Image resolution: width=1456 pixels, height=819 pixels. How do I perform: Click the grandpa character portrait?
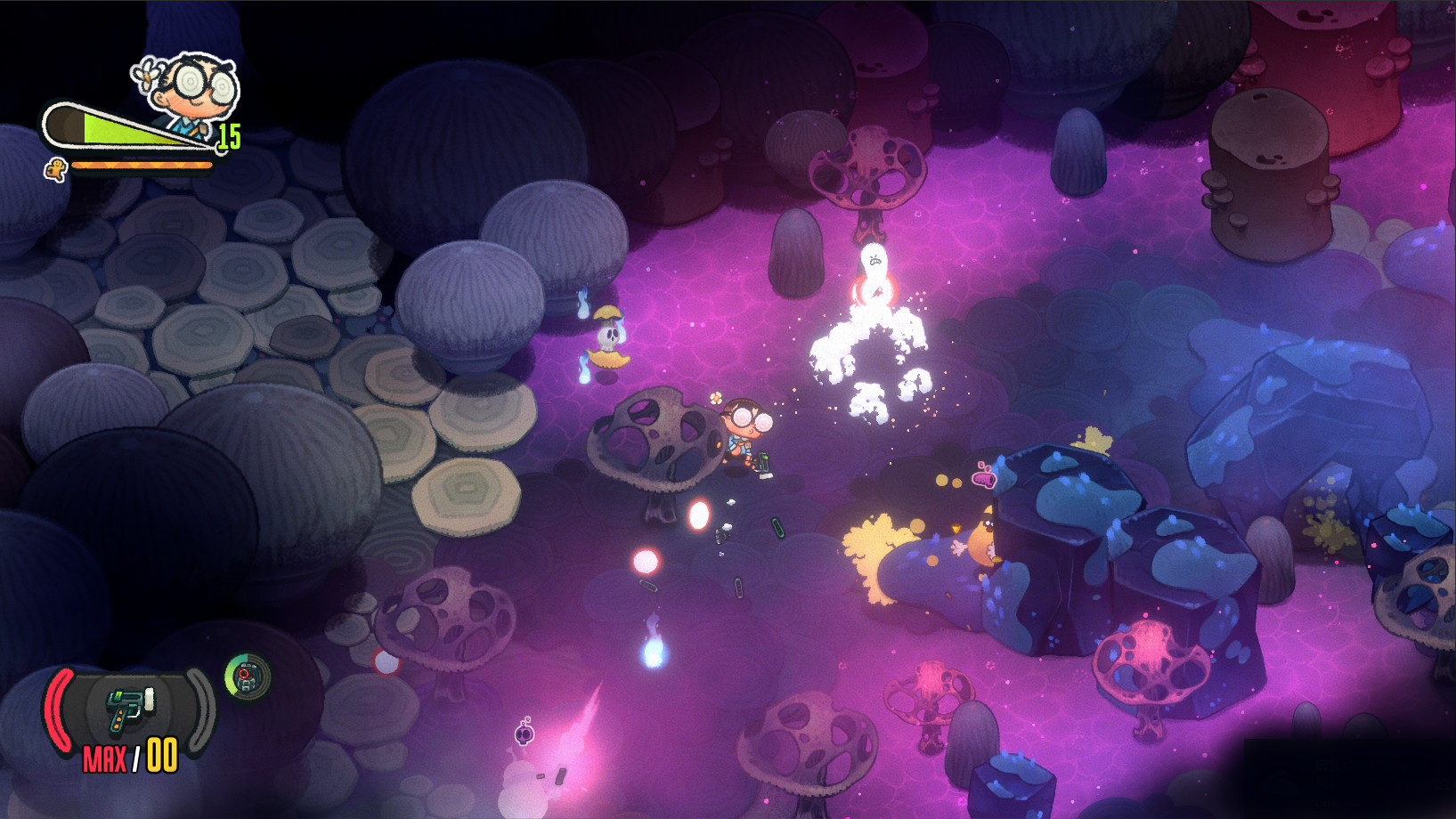coord(191,85)
